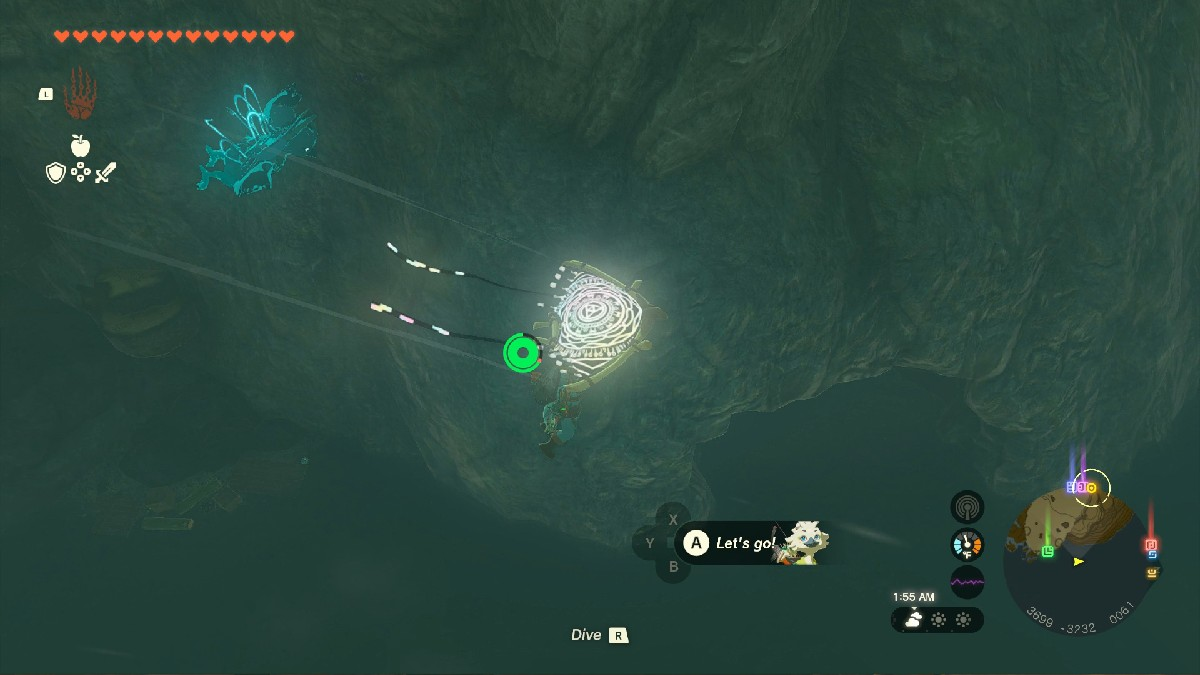Select the apple materials shortcut icon
Image resolution: width=1200 pixels, height=675 pixels.
pos(80,146)
